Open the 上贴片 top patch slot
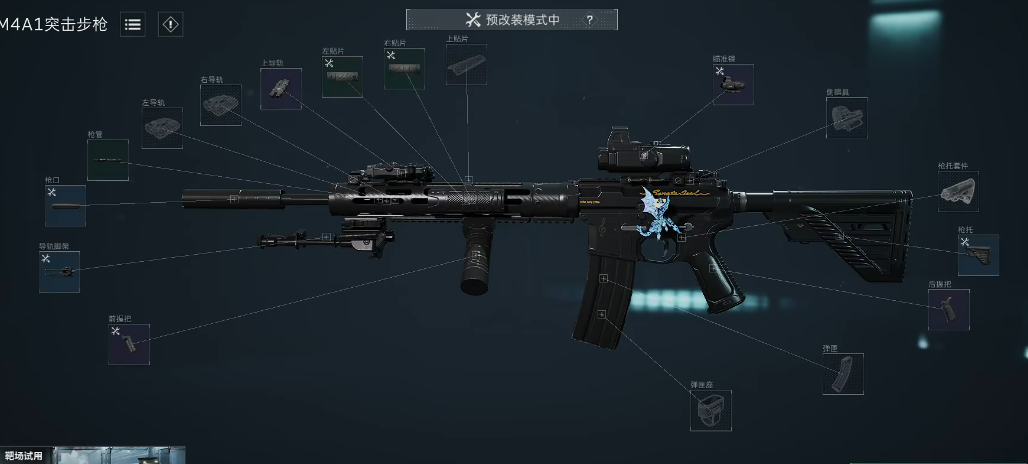This screenshot has height=464, width=1028. click(x=466, y=64)
